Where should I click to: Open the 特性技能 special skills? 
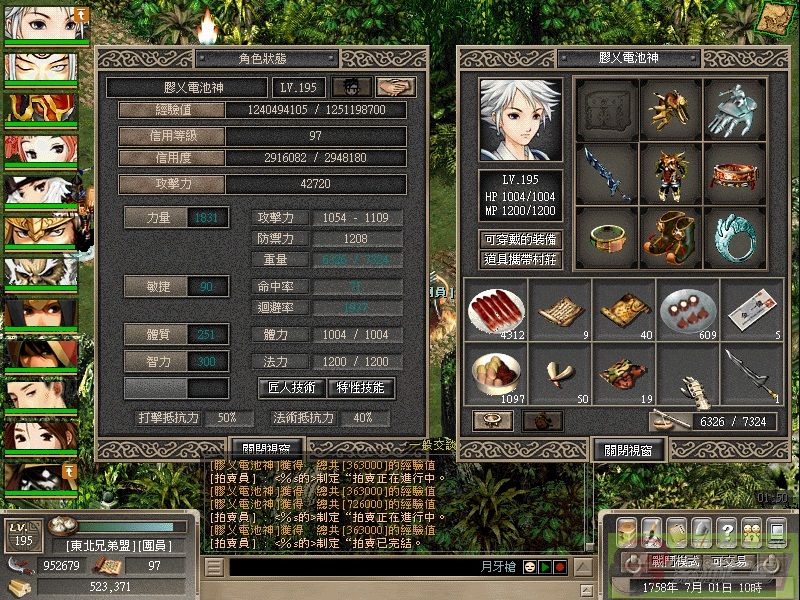click(361, 387)
